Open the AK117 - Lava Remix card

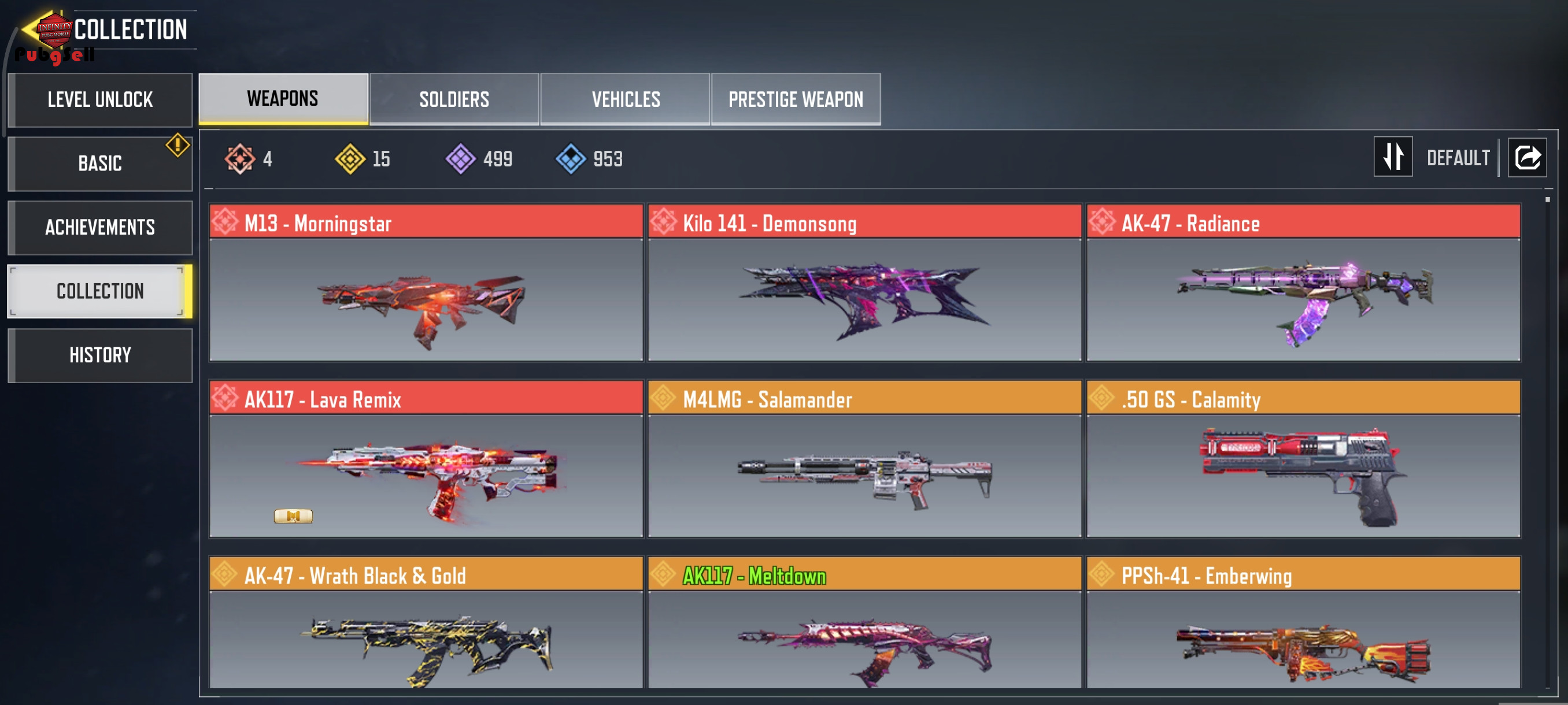(x=426, y=459)
